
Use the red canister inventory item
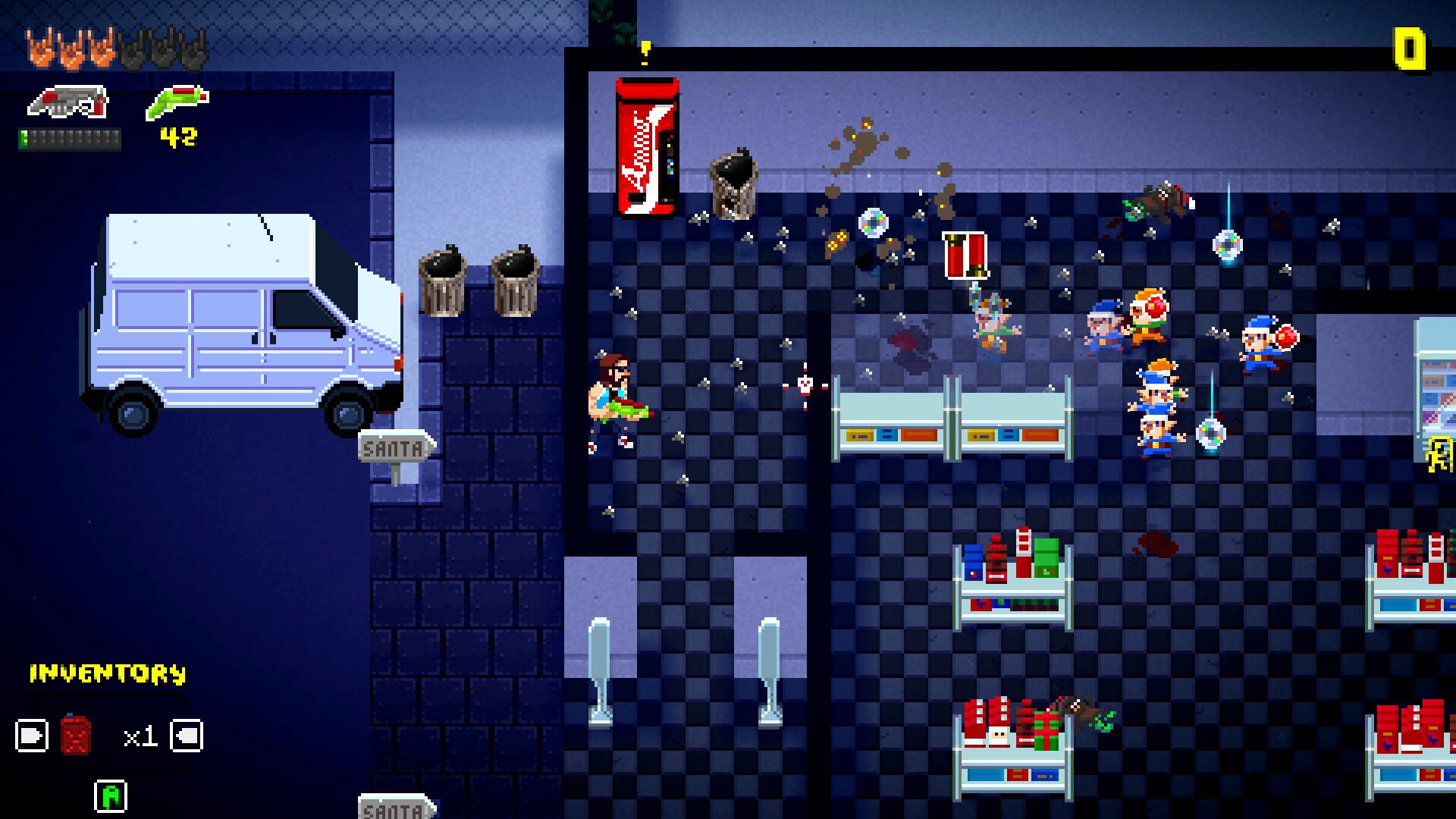click(76, 734)
